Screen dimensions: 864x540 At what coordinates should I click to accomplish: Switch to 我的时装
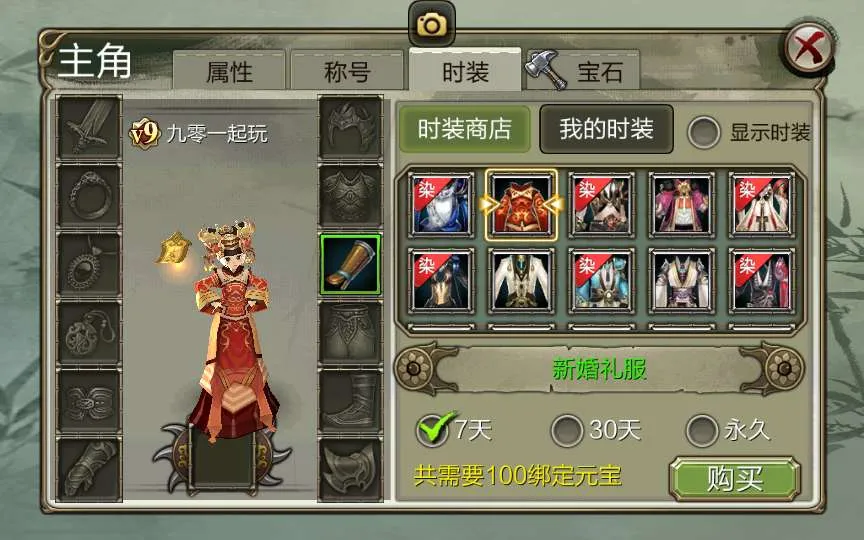click(x=606, y=129)
